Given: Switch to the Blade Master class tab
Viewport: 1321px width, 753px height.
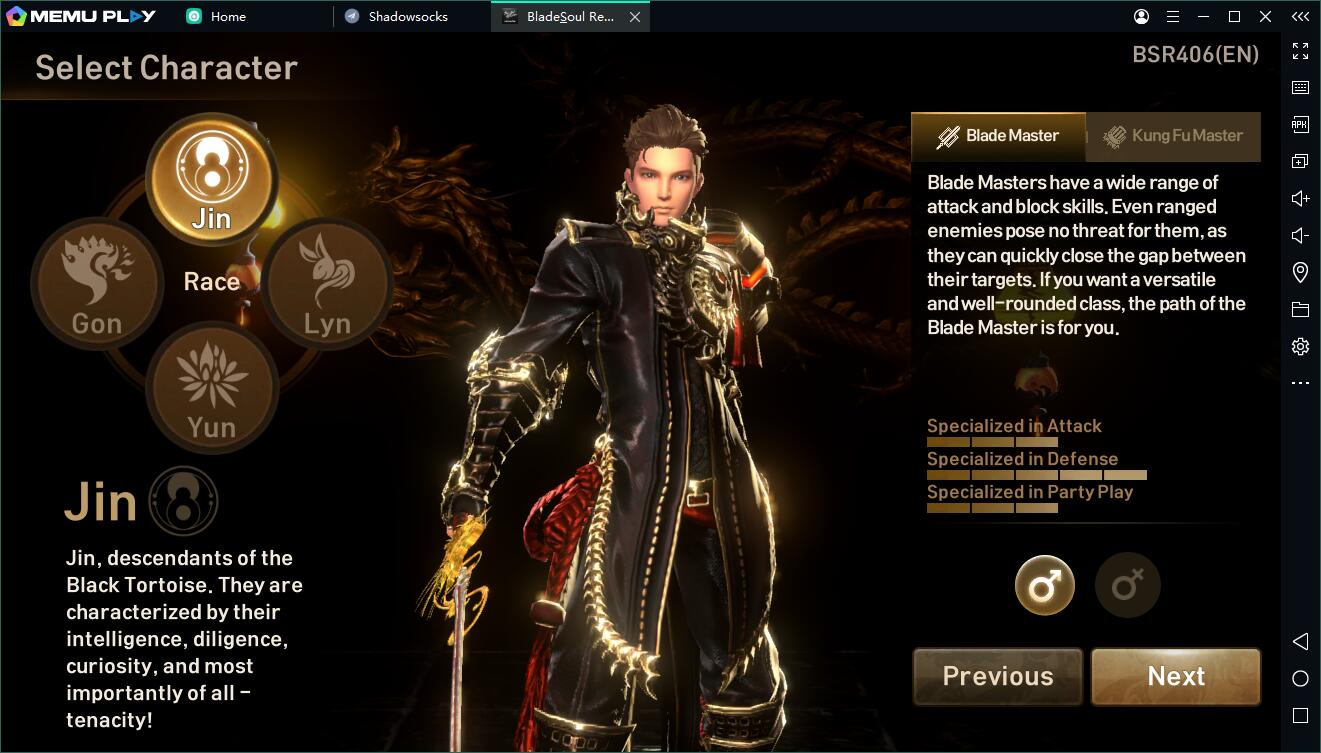Looking at the screenshot, I should 998,136.
